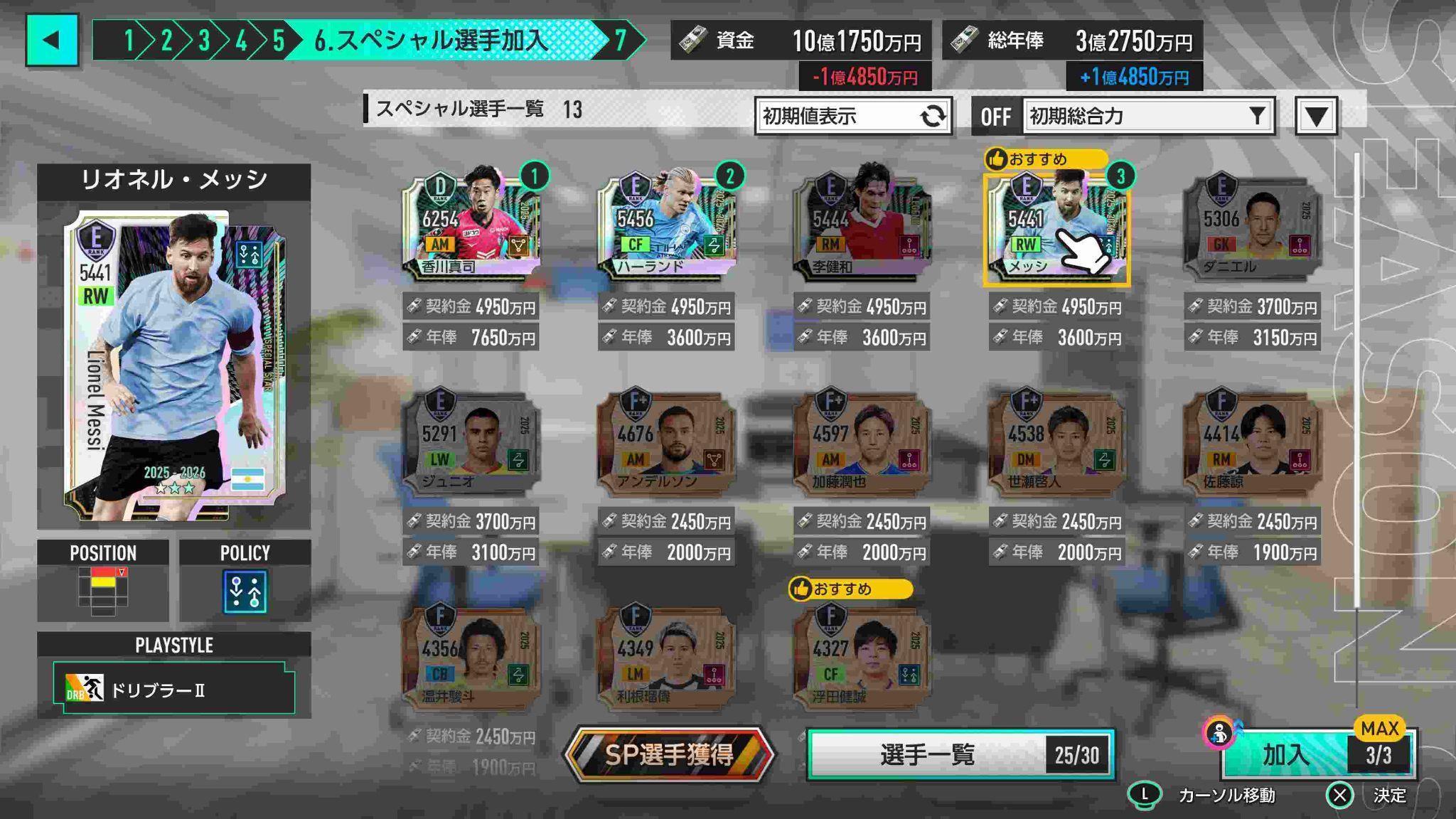Select Shinji Kagawa's AM card
The image size is (1456, 819).
click(471, 224)
